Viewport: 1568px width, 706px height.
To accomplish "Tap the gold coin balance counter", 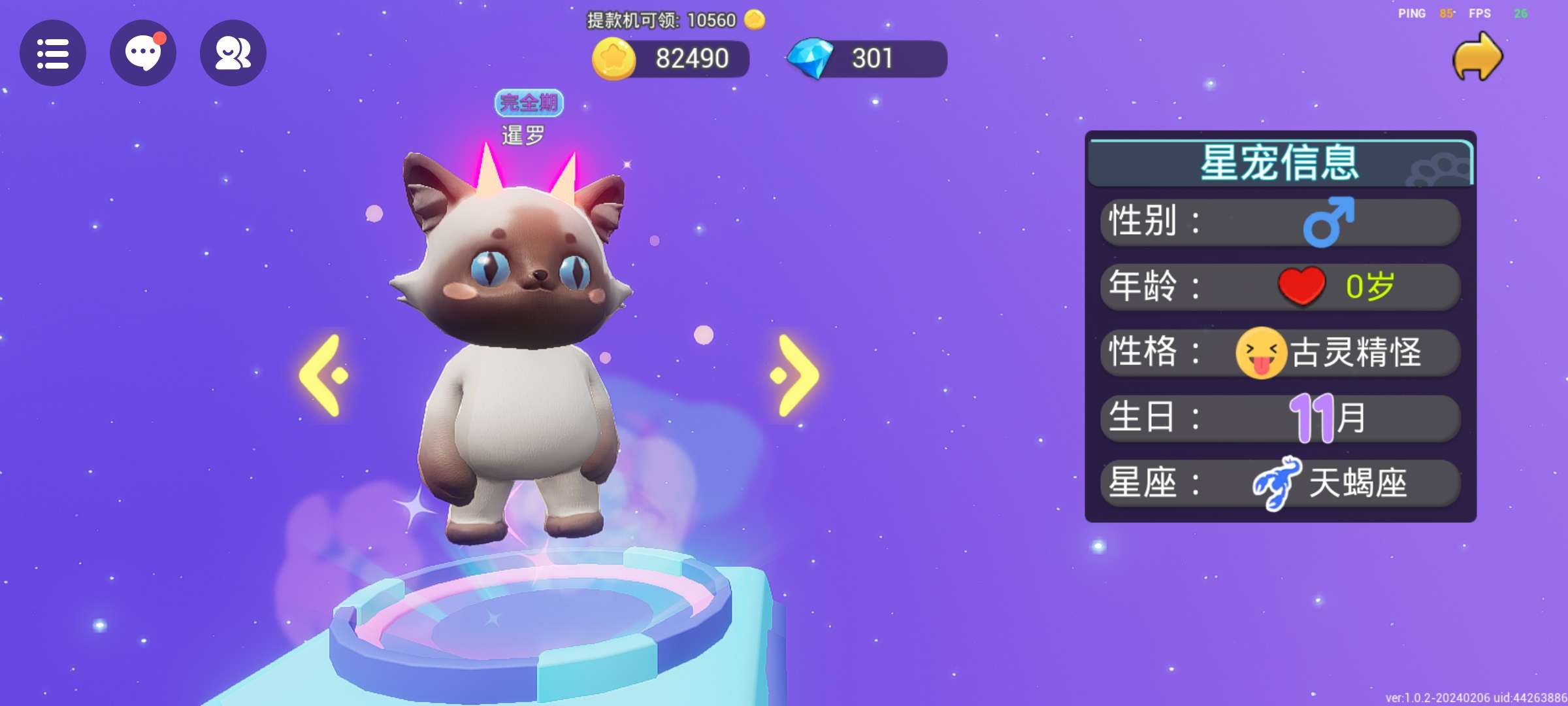I will [x=672, y=59].
